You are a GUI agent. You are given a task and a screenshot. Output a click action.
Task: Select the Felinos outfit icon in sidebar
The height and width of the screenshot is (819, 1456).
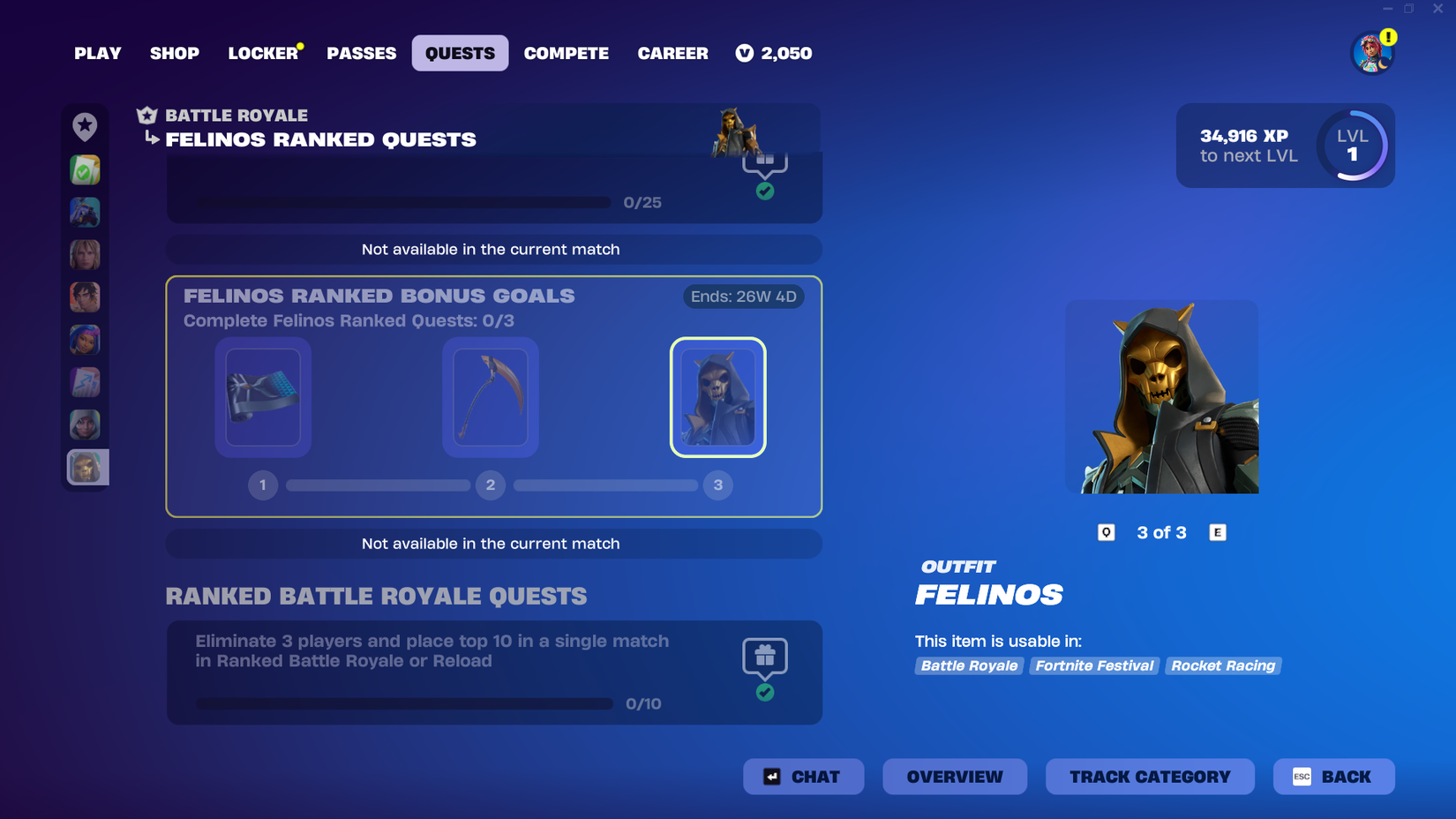[85, 467]
